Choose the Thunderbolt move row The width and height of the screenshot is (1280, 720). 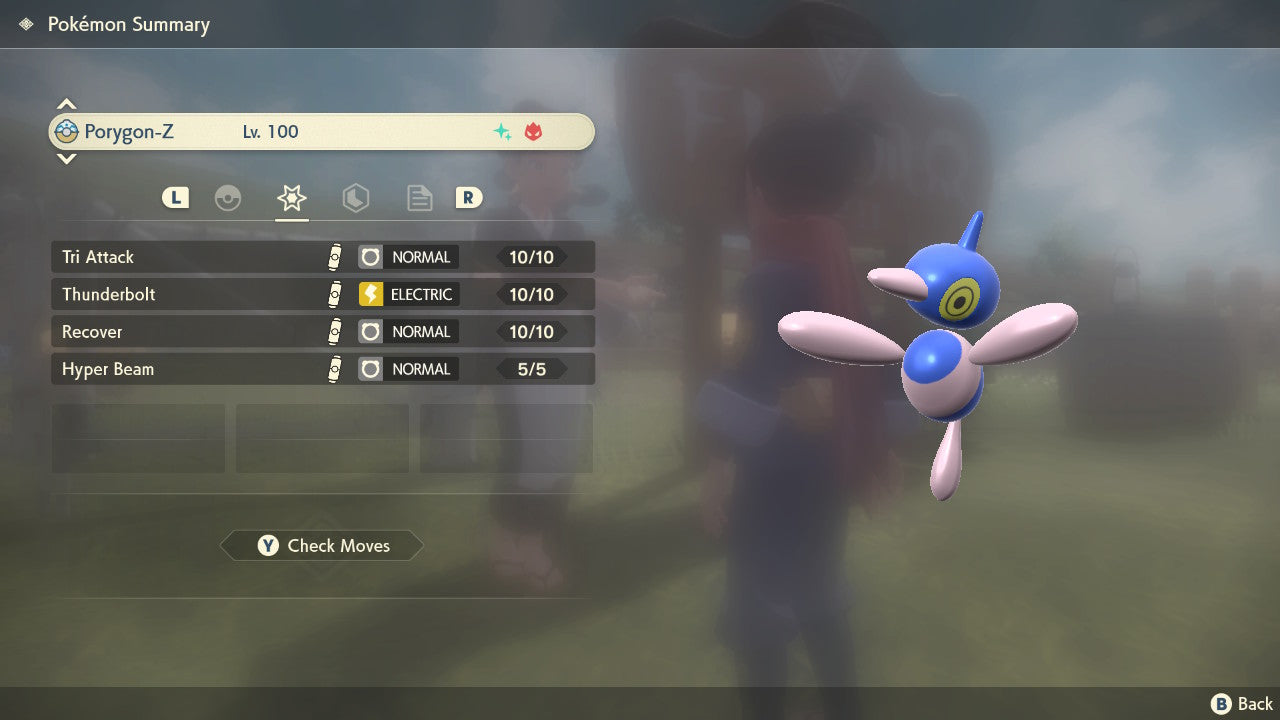(322, 294)
